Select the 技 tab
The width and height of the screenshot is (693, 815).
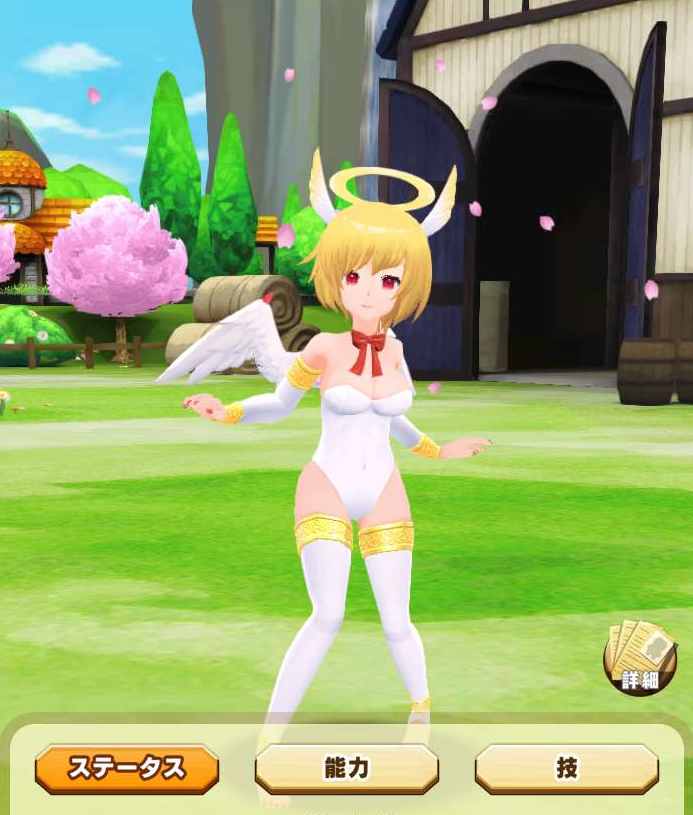tap(566, 768)
